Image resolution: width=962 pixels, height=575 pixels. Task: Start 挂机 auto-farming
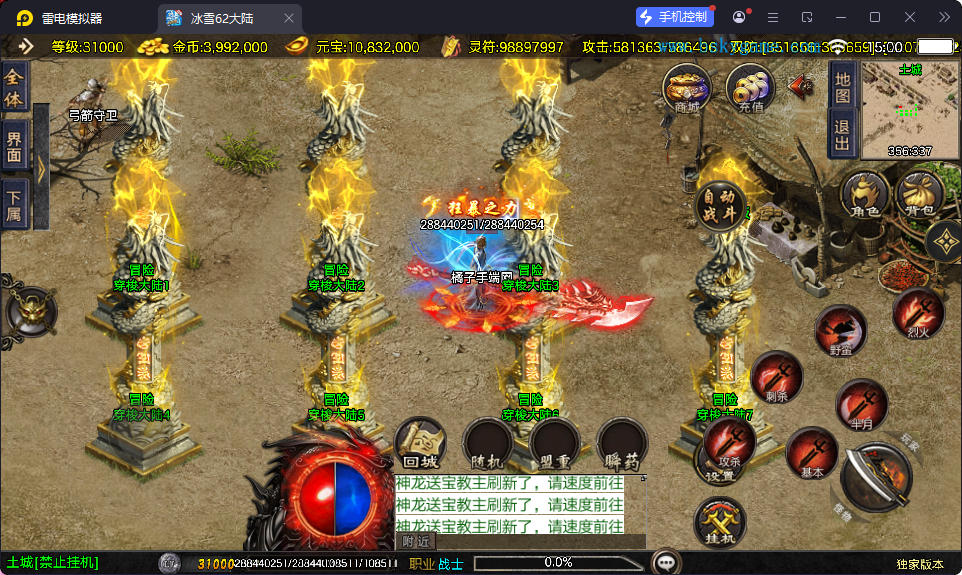[720, 522]
